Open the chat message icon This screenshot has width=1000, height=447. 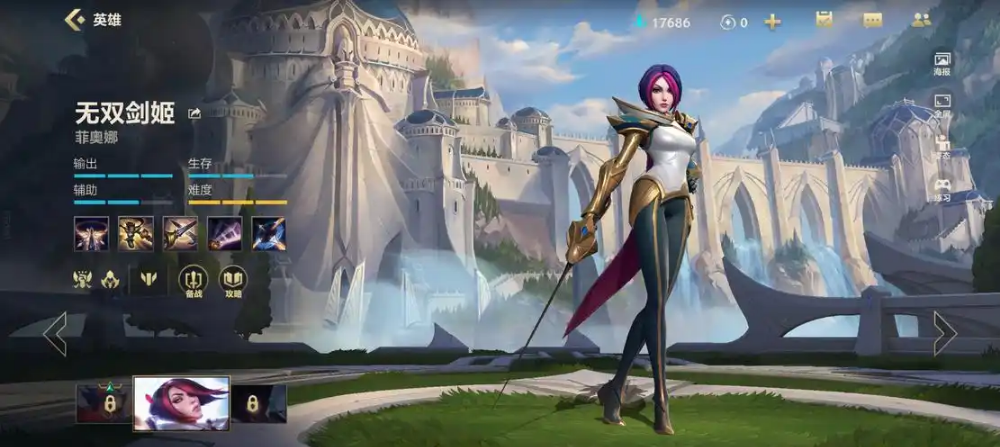pyautogui.click(x=873, y=20)
